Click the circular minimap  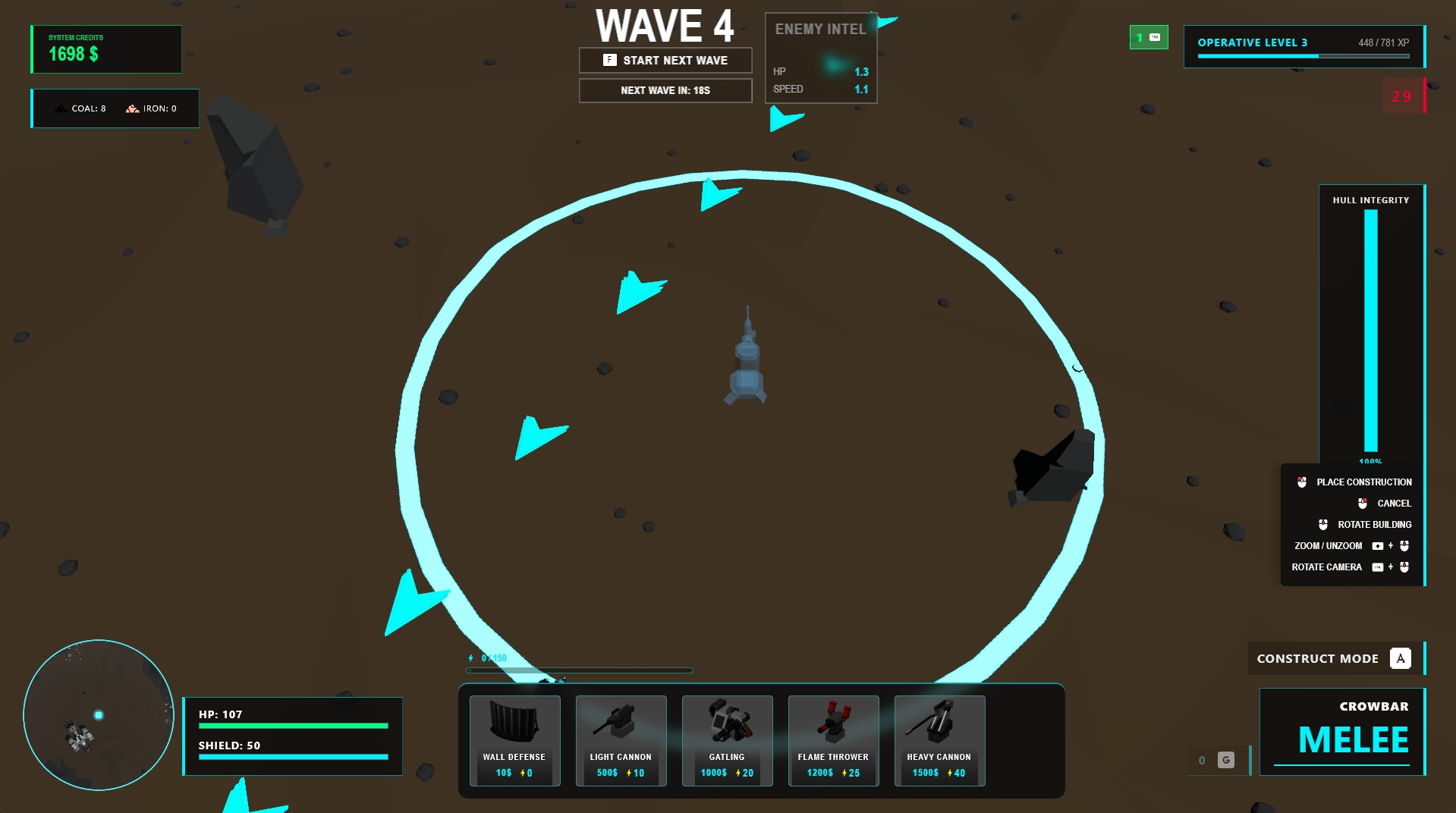click(99, 715)
